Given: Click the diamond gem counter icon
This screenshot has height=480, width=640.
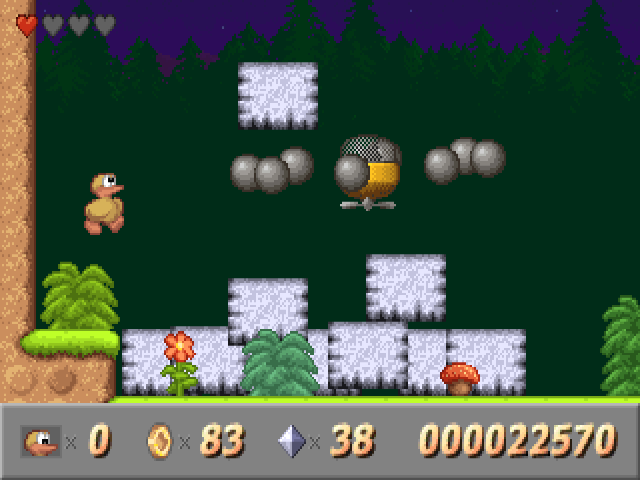Looking at the screenshot, I should point(293,440).
